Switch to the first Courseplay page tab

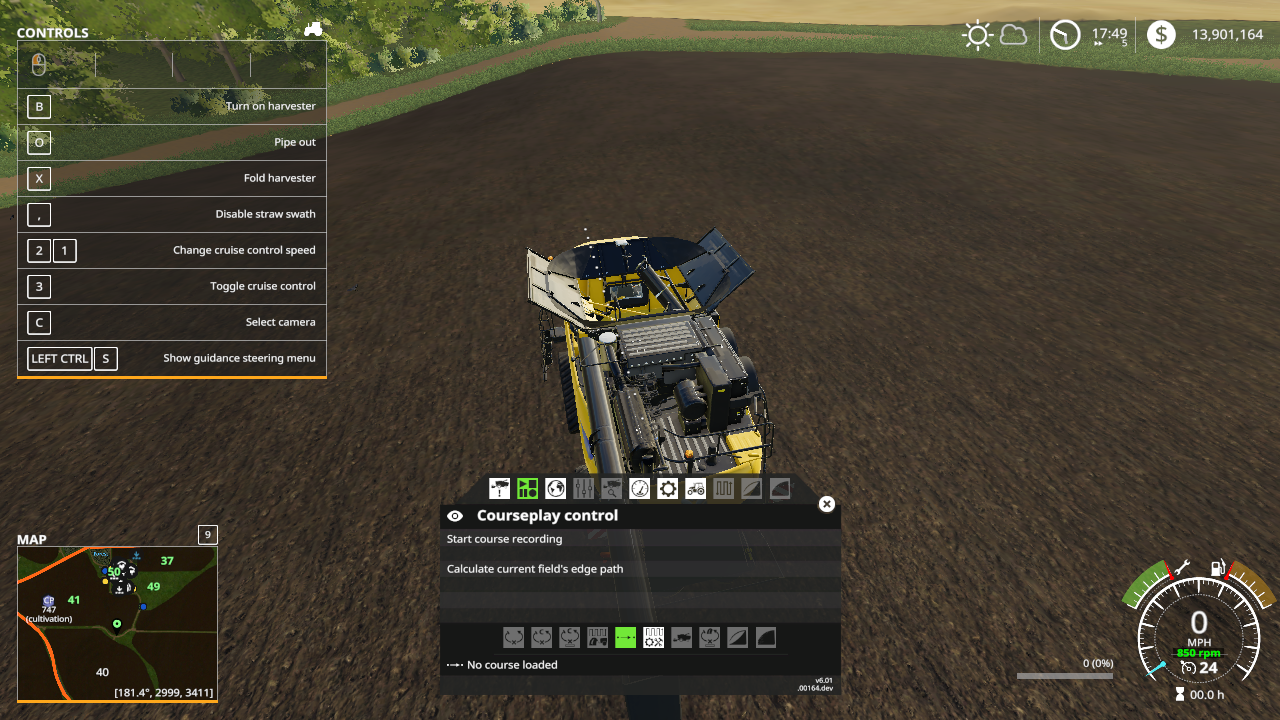click(499, 488)
